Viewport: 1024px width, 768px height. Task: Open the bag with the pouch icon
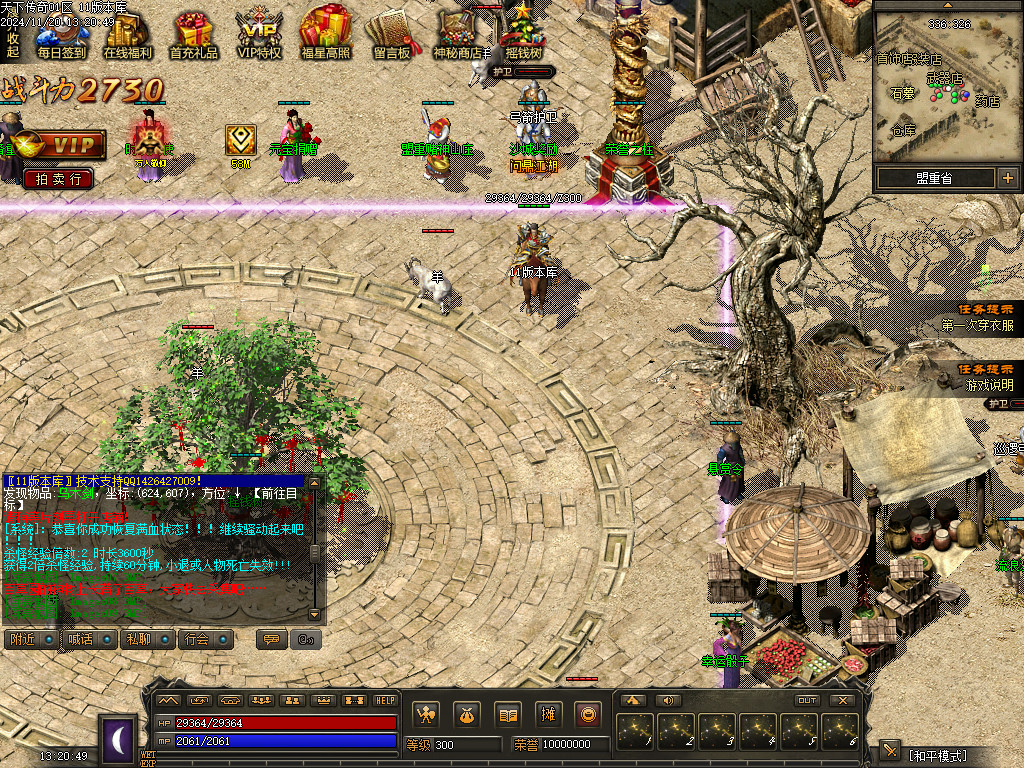468,714
